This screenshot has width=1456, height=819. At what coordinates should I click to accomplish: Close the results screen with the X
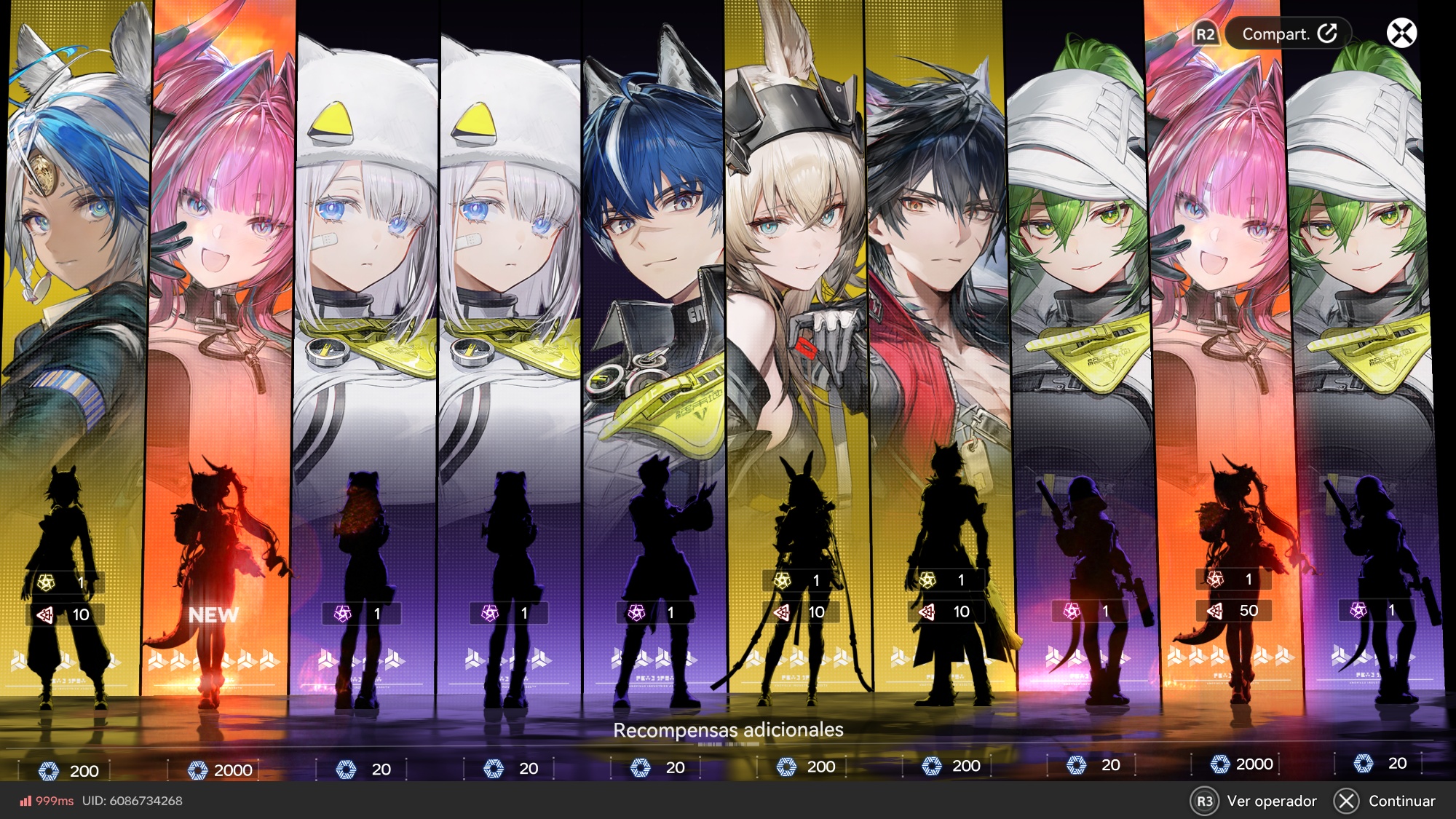point(1401,33)
